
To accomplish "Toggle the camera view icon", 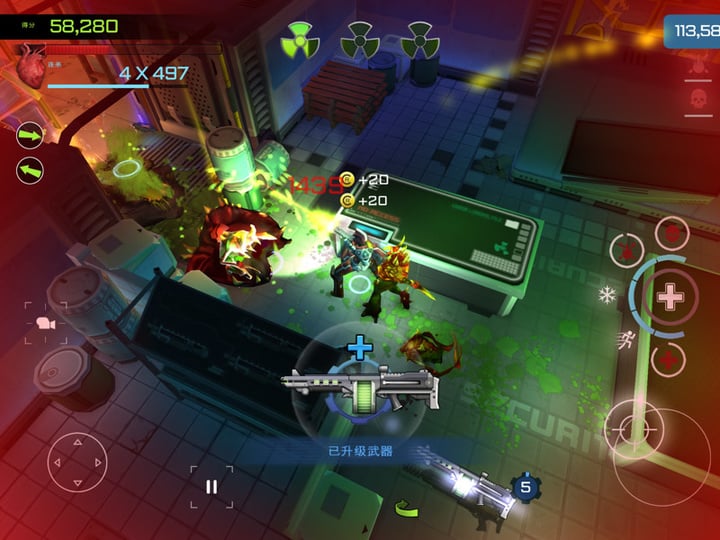I will click(x=46, y=323).
